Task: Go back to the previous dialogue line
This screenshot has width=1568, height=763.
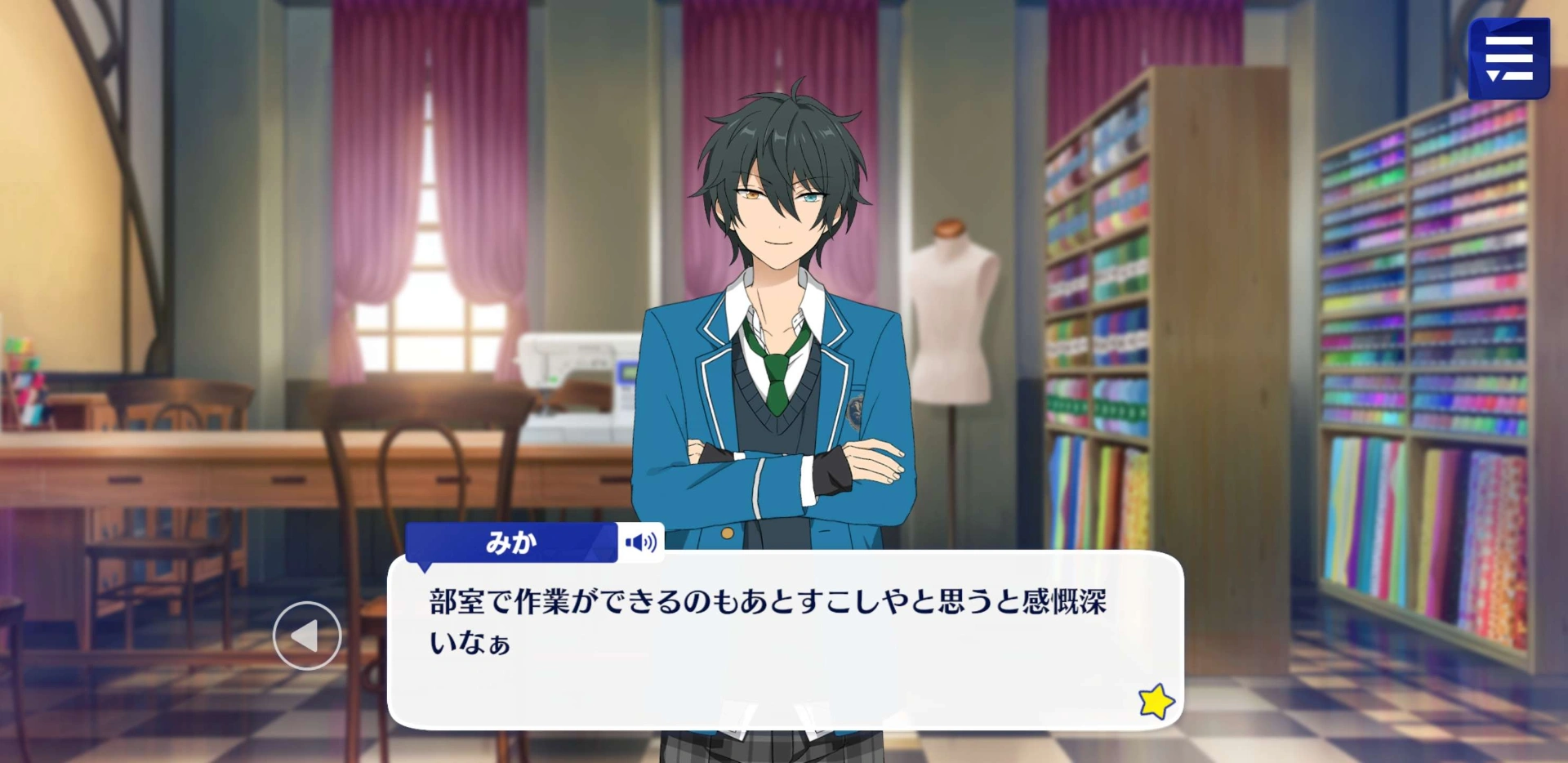Action: (307, 636)
